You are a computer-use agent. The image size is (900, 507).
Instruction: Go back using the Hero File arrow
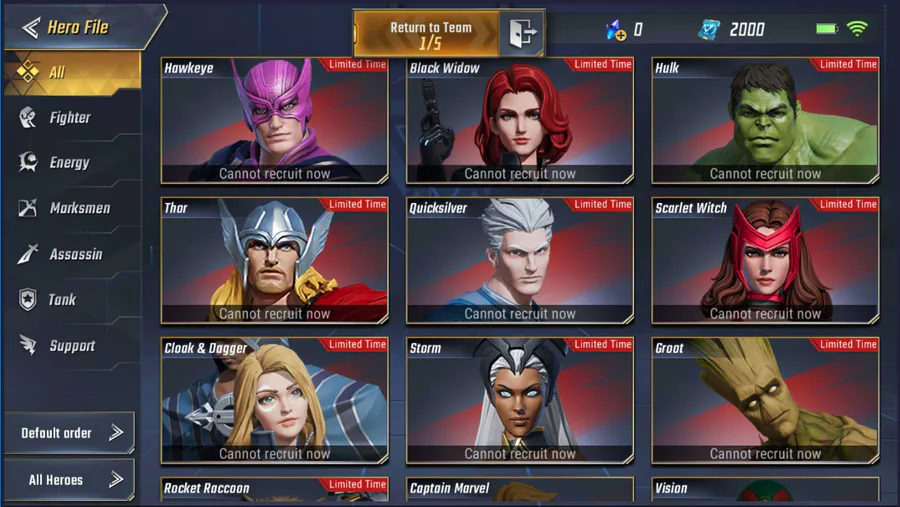pos(31,27)
